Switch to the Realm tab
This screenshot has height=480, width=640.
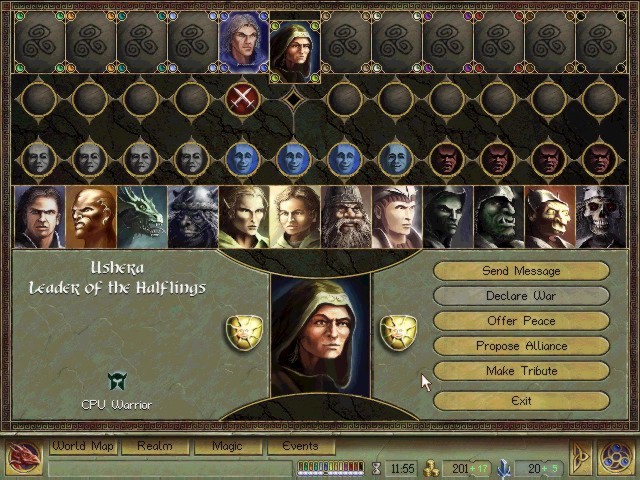click(155, 446)
